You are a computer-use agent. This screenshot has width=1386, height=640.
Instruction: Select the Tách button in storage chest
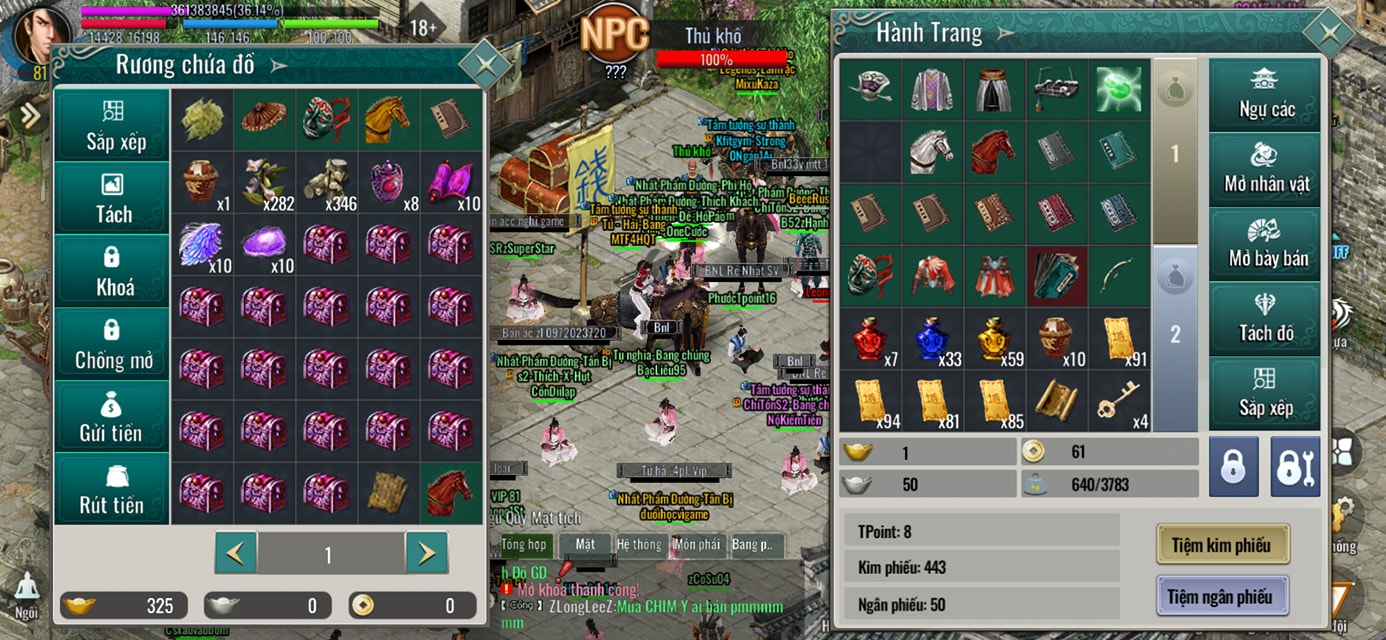tap(113, 198)
